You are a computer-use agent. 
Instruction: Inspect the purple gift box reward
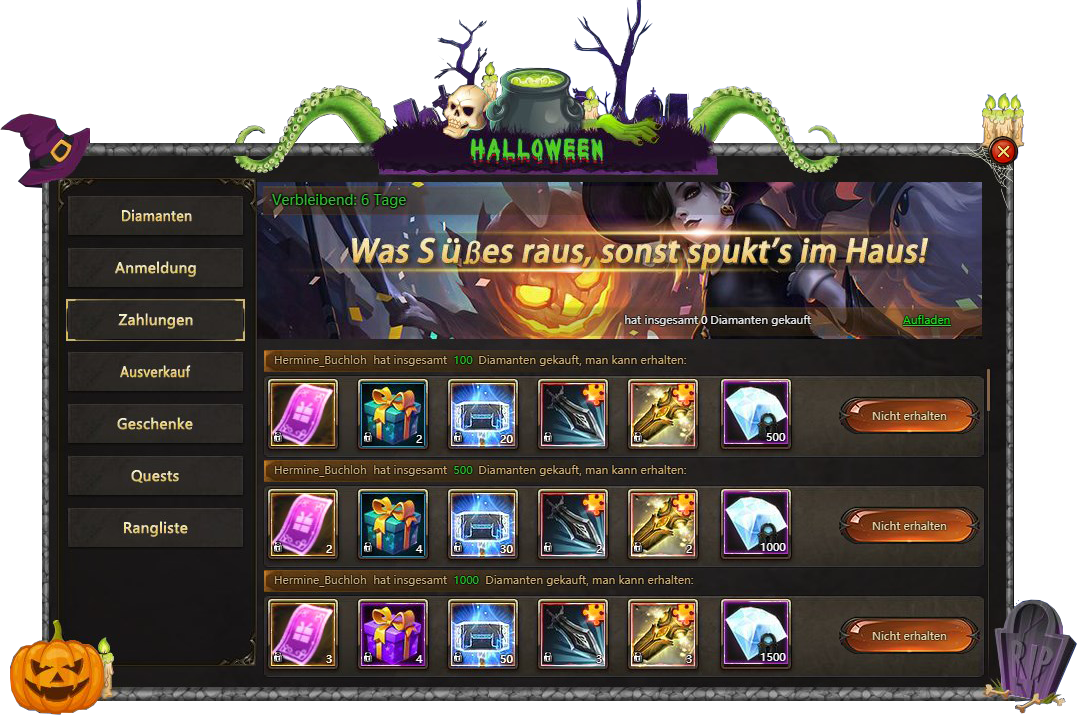[393, 634]
